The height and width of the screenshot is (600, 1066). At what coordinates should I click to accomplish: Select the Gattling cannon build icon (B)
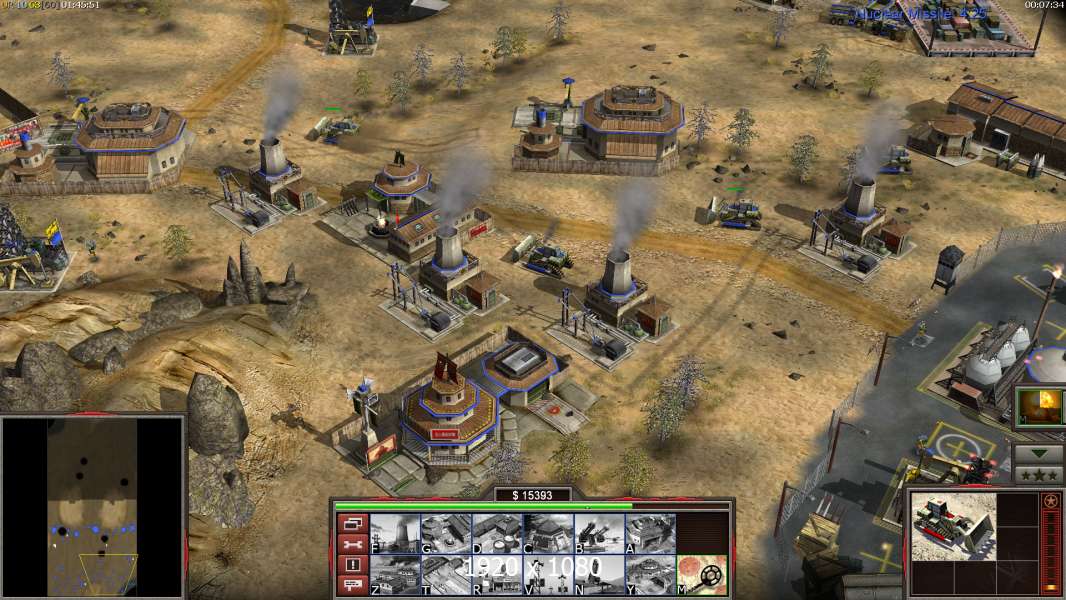click(599, 533)
